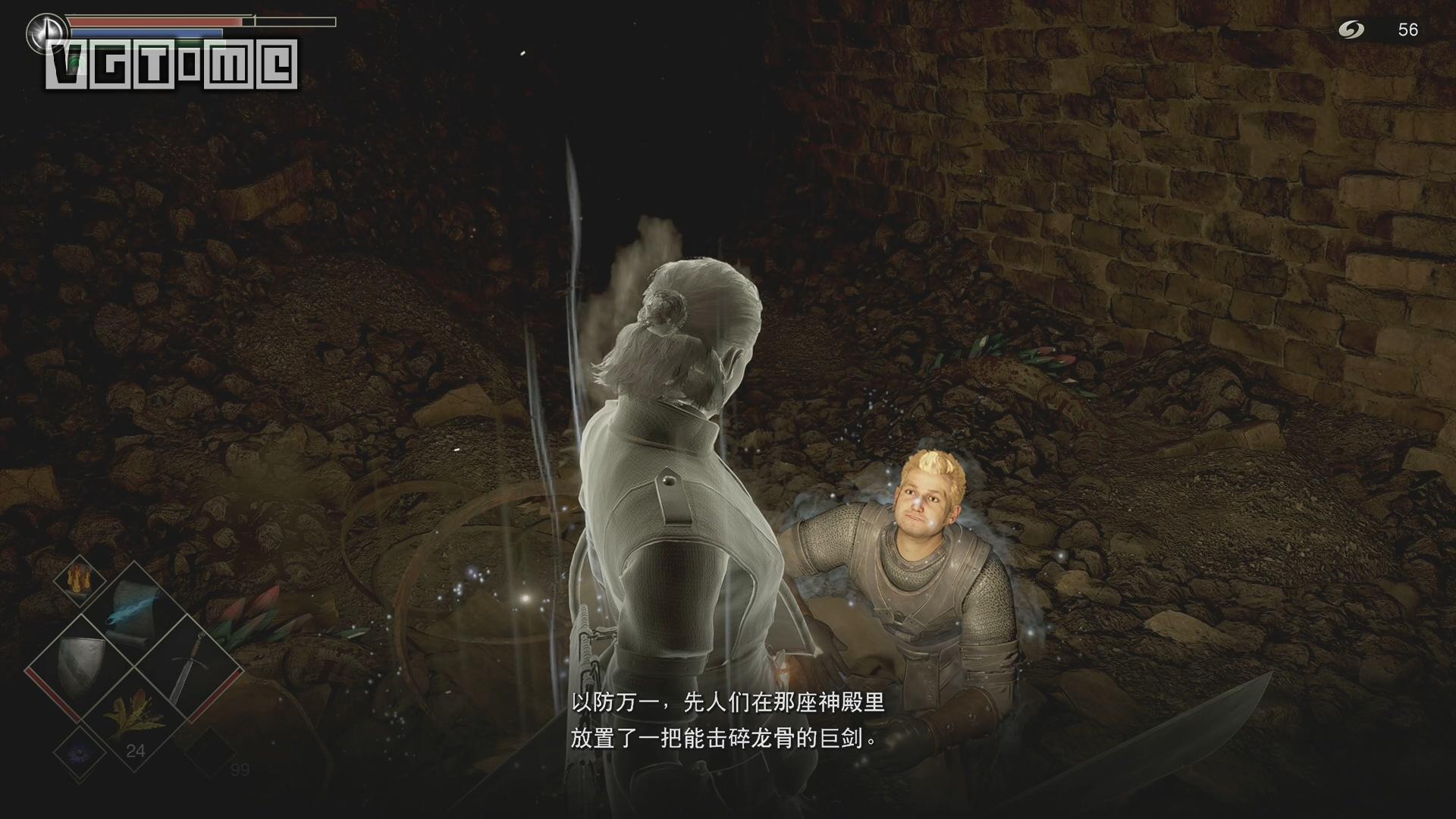The height and width of the screenshot is (819, 1456).
Task: Click the red health bar at the top
Action: (152, 22)
